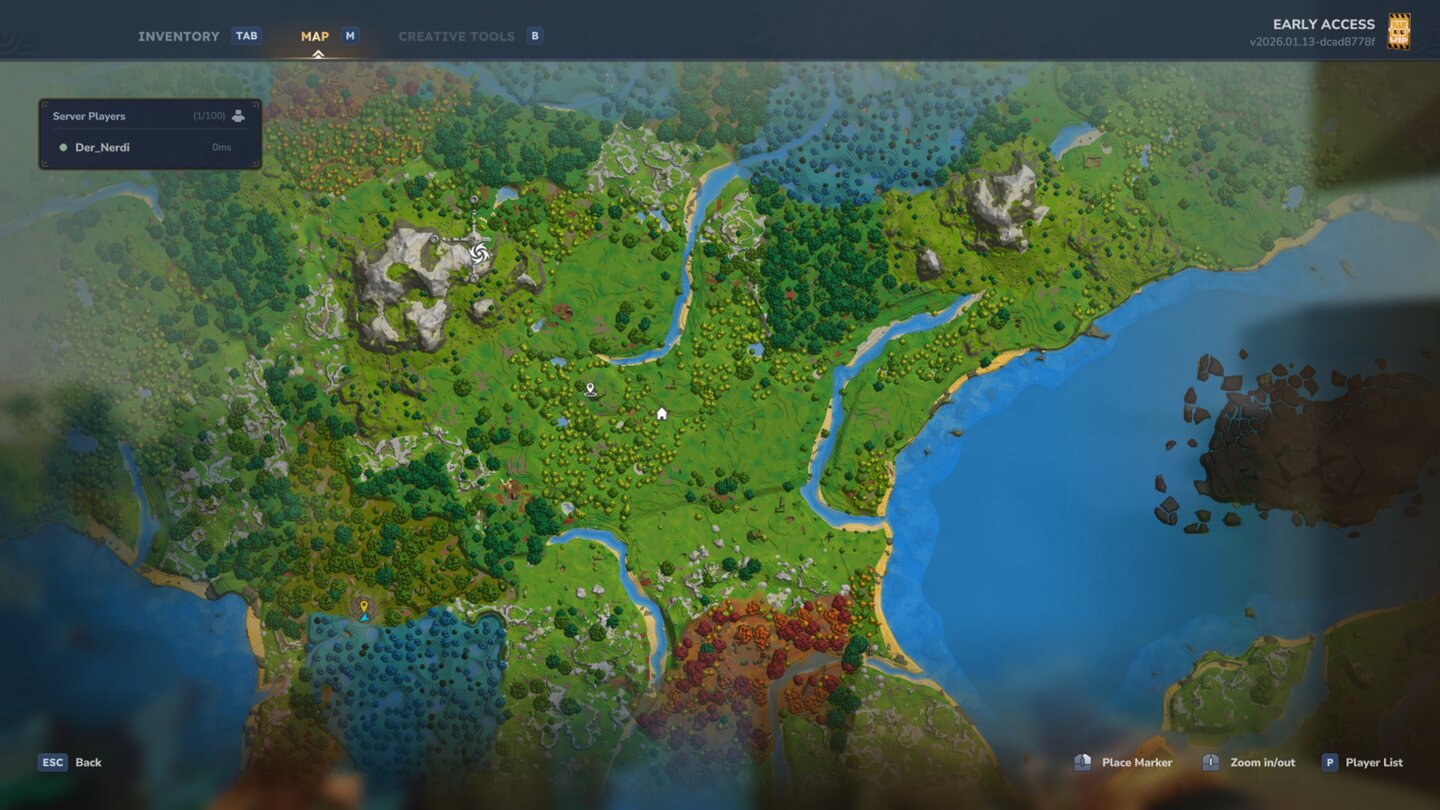Click the Zoom in/out hotkey icon

pyautogui.click(x=1210, y=762)
